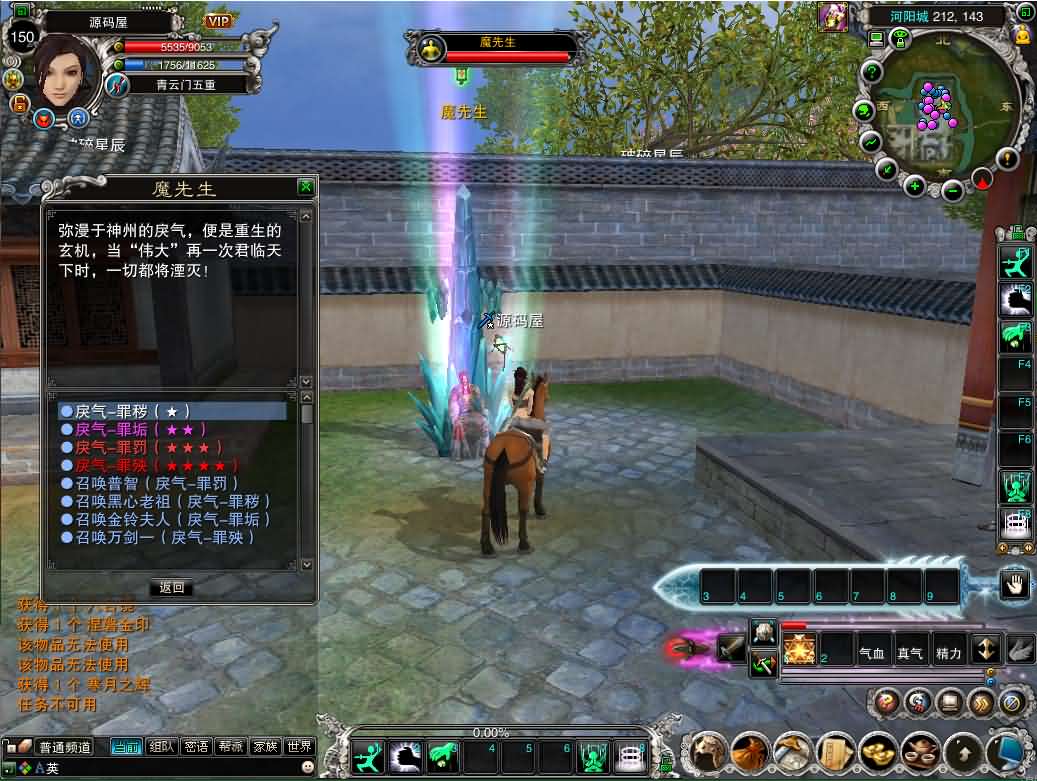
Task: Choose 召唤黑心老祖 summon option
Action: tap(166, 501)
